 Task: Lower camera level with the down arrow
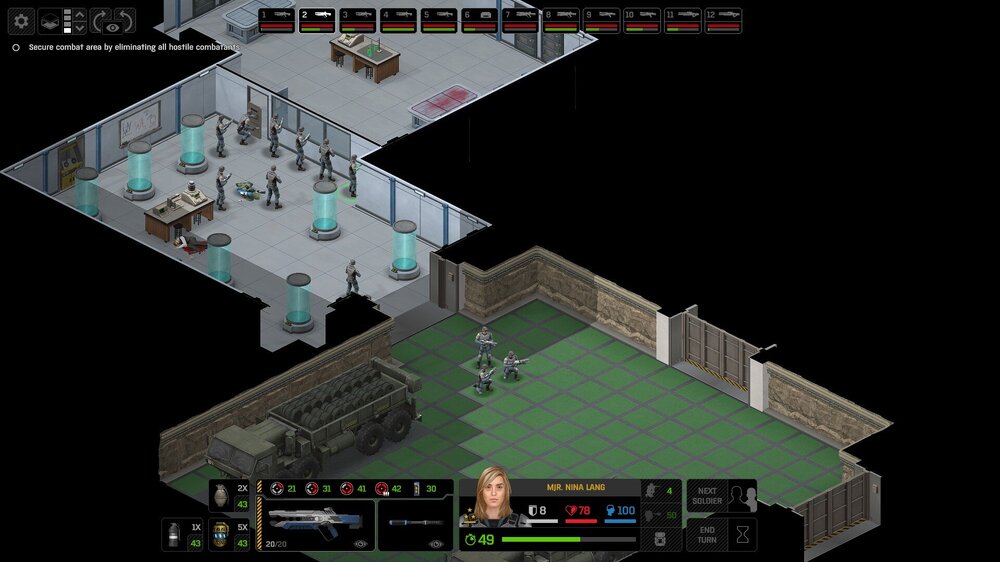80,28
